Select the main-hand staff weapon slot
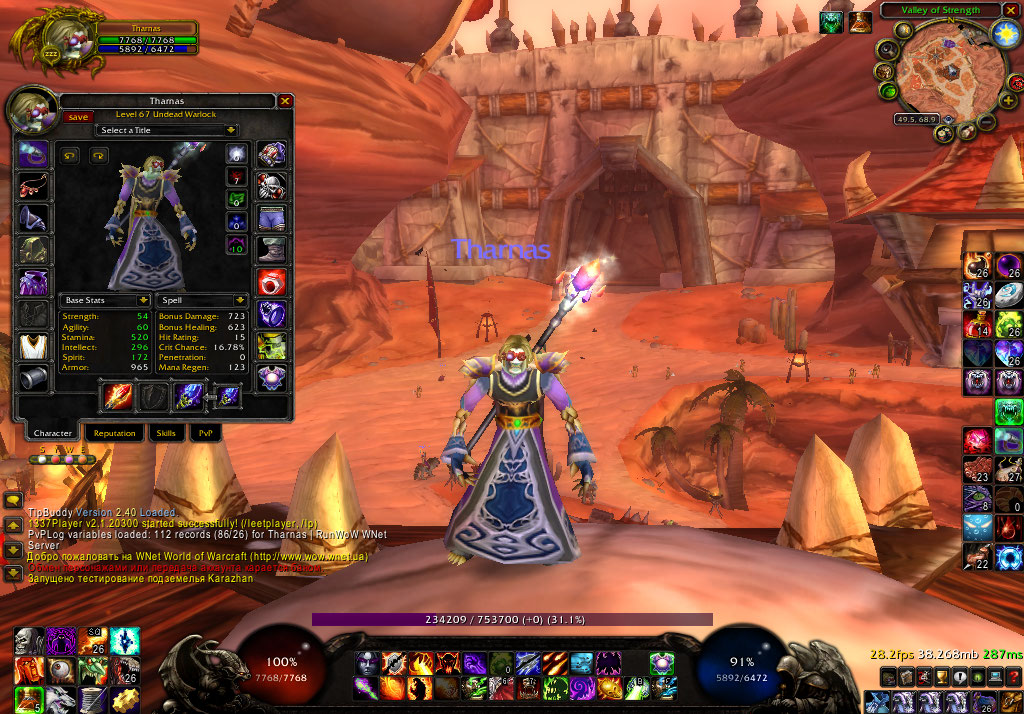This screenshot has width=1024, height=714. click(x=118, y=396)
